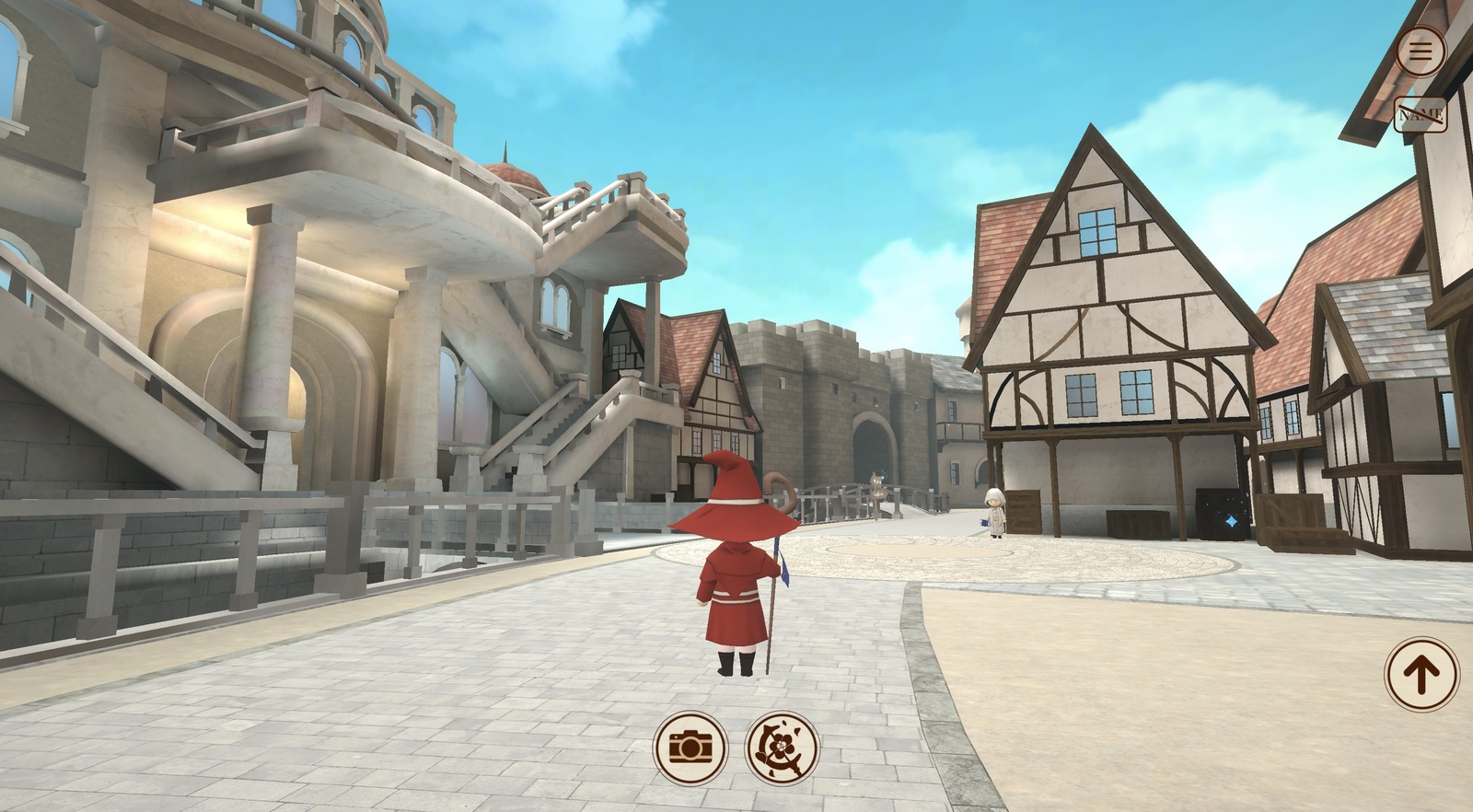The image size is (1473, 812).
Task: Enable name tags via the crossed NAME button
Action: (1421, 114)
